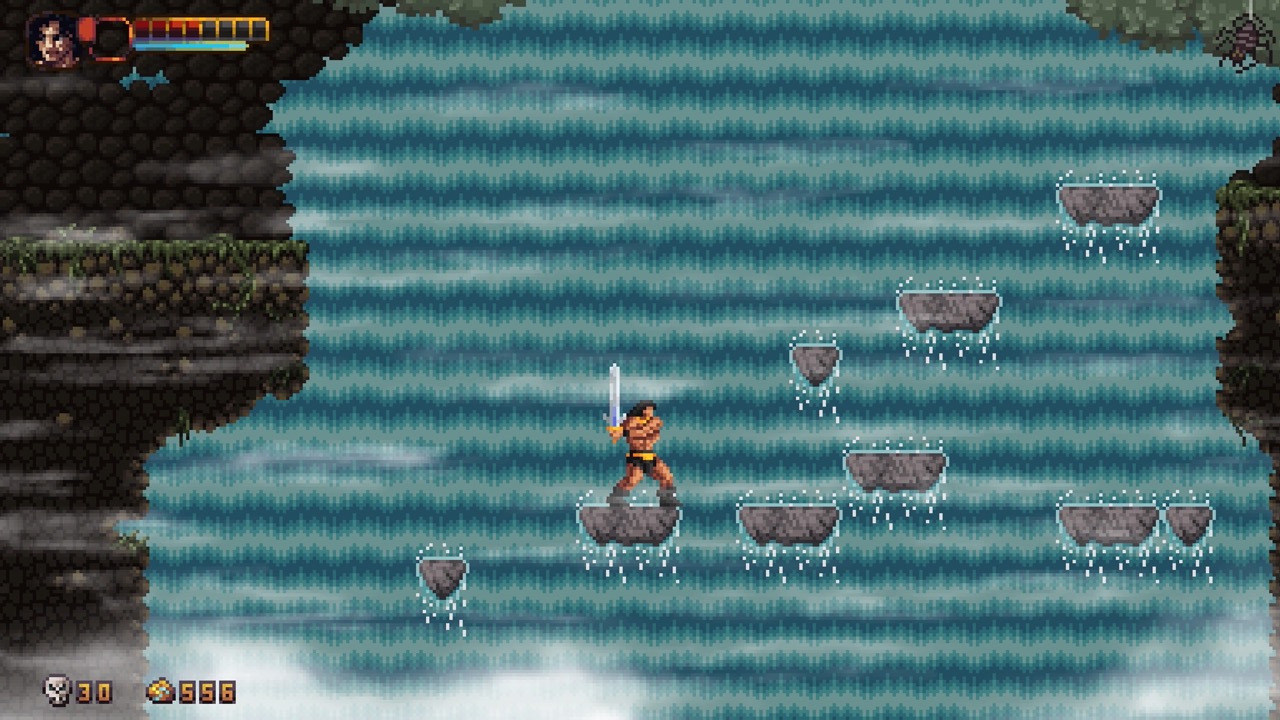Select the small lone platform at bottom-left
This screenshot has height=720, width=1280.
[x=441, y=570]
